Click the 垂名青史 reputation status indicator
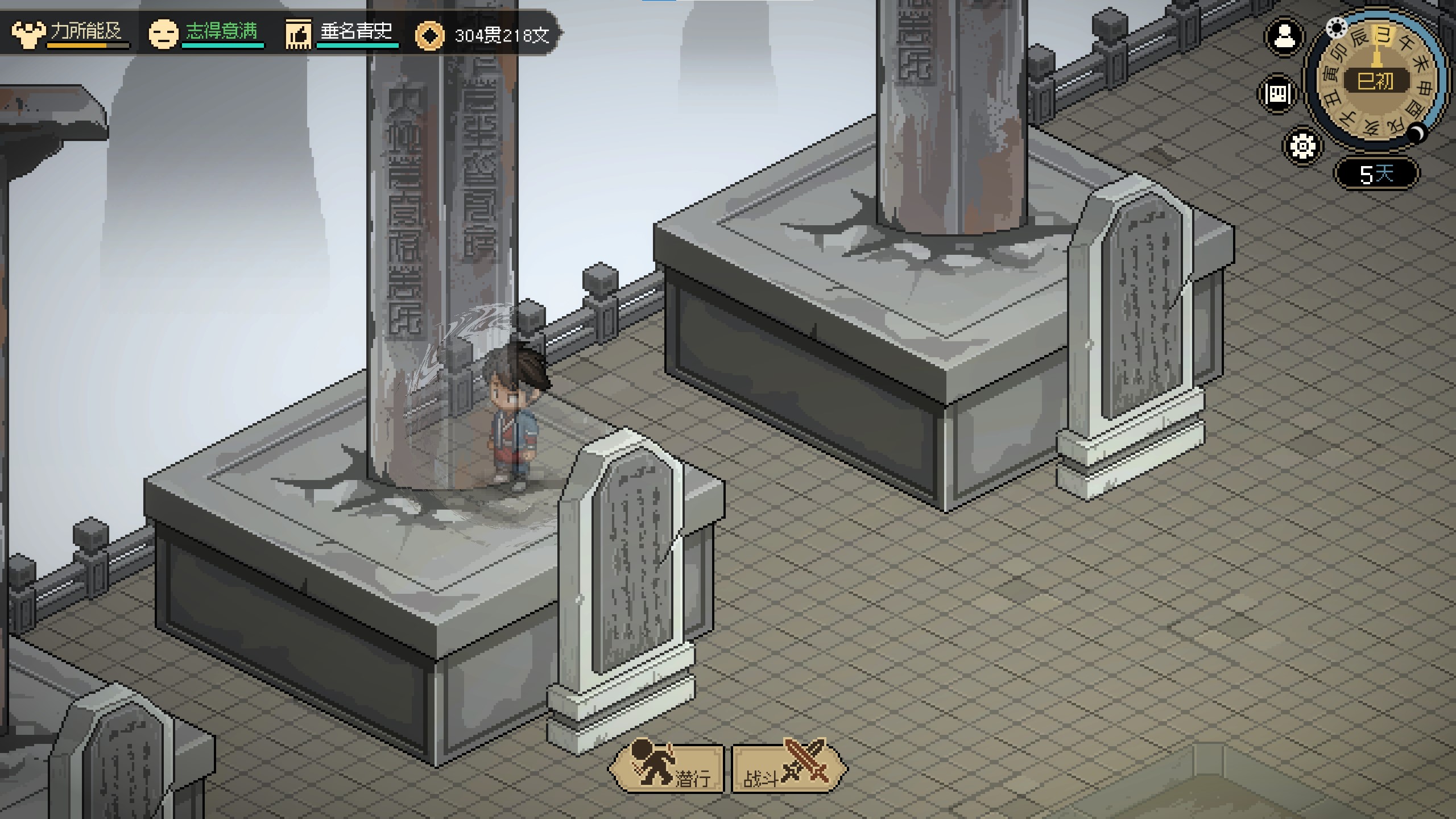1456x819 pixels. pyautogui.click(x=341, y=33)
